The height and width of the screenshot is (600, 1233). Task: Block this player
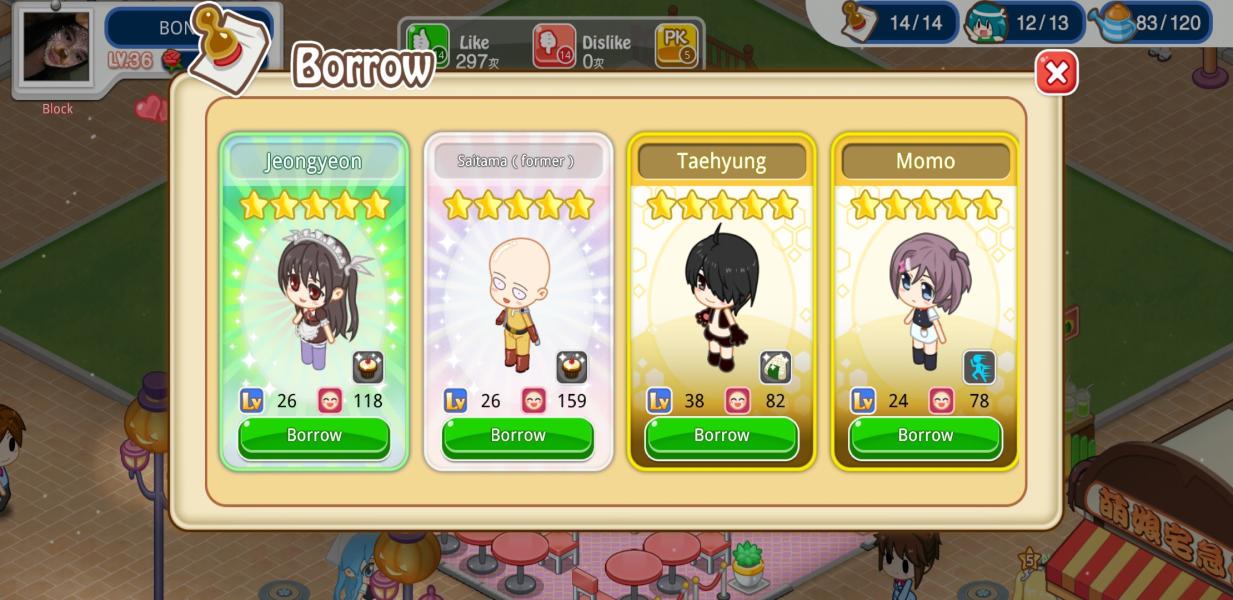(57, 109)
